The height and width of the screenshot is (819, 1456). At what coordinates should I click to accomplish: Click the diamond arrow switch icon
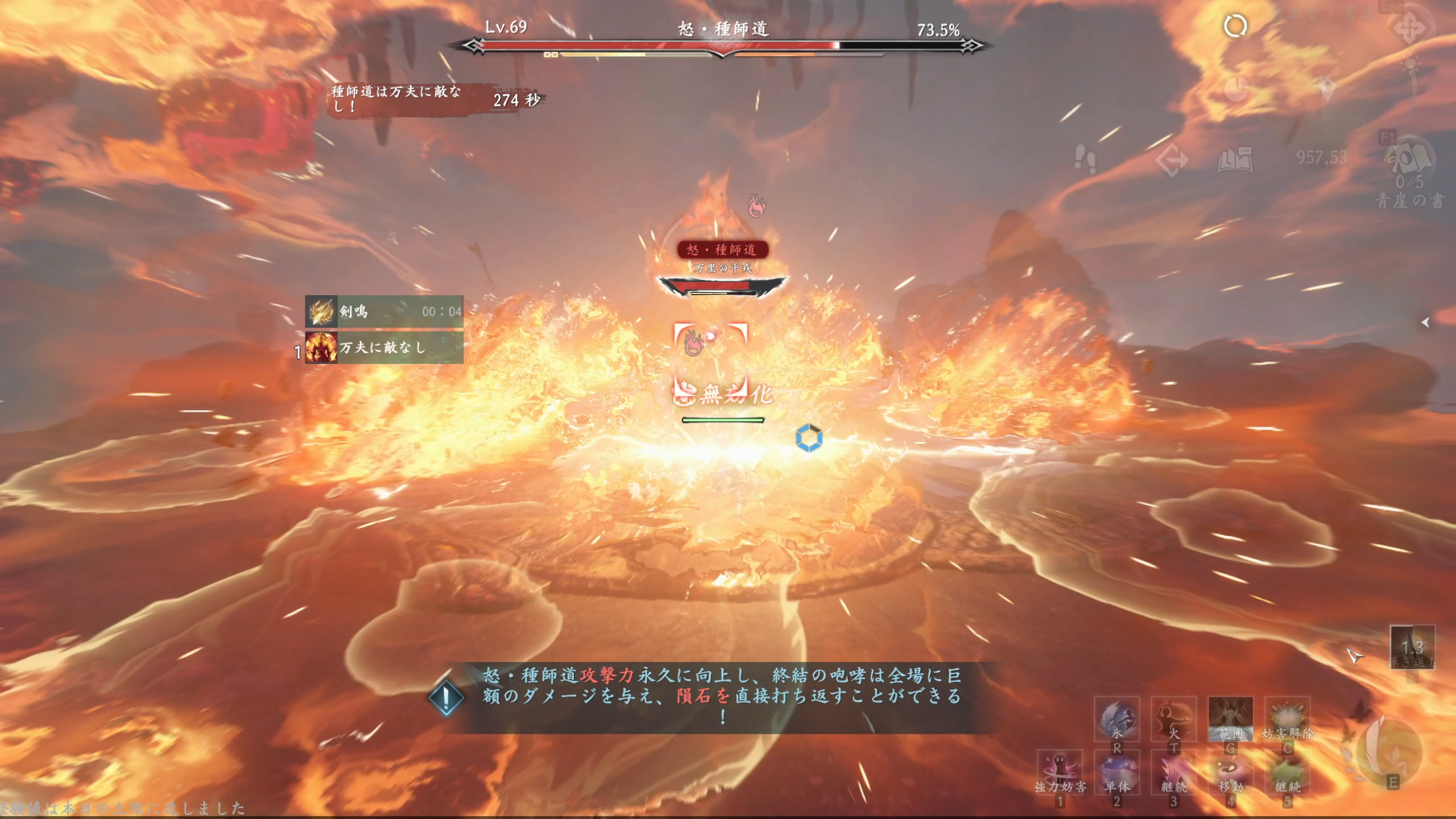pos(1172,160)
